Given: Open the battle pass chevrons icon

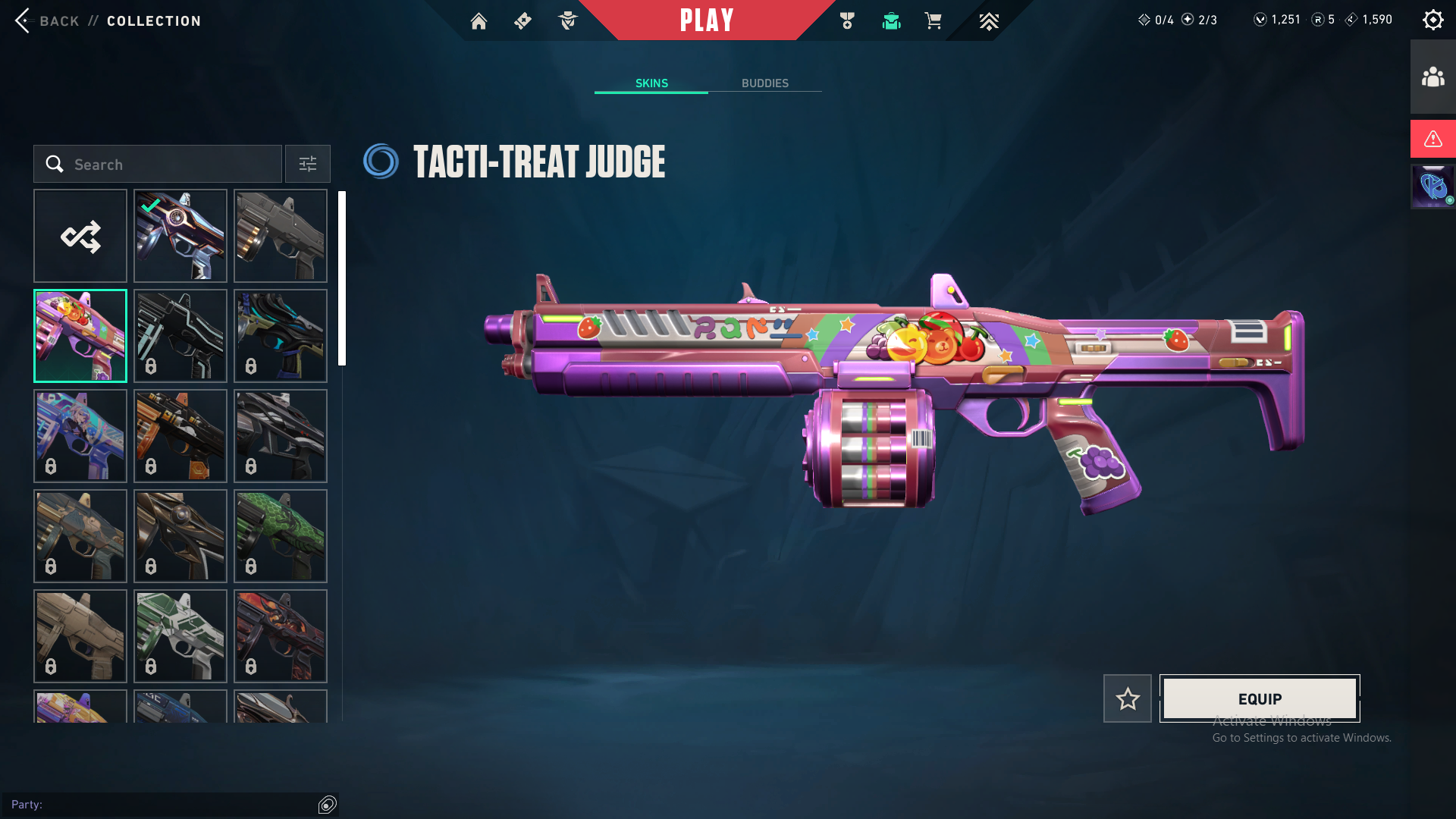Looking at the screenshot, I should pyautogui.click(x=989, y=21).
